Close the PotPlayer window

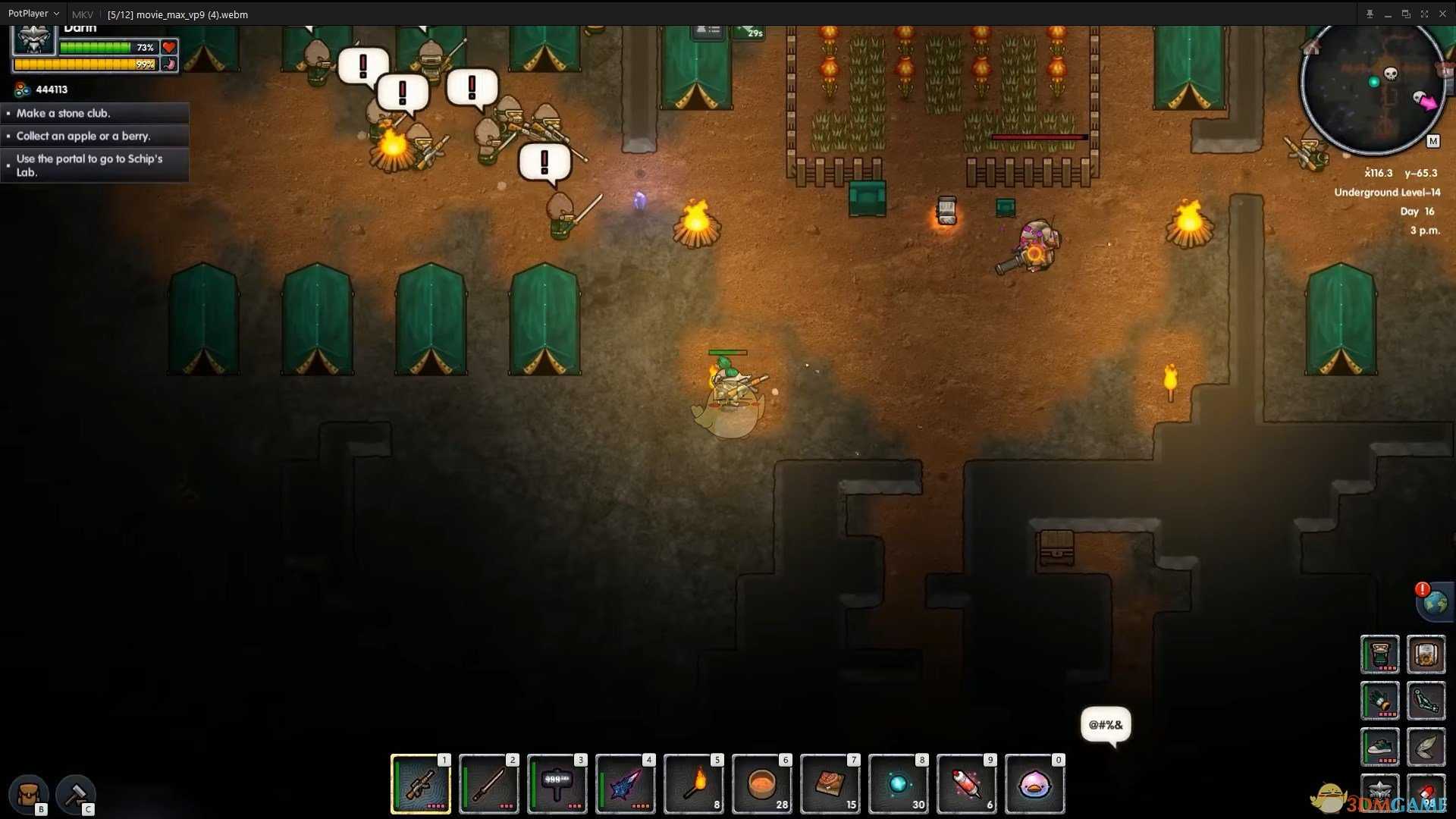(1442, 14)
